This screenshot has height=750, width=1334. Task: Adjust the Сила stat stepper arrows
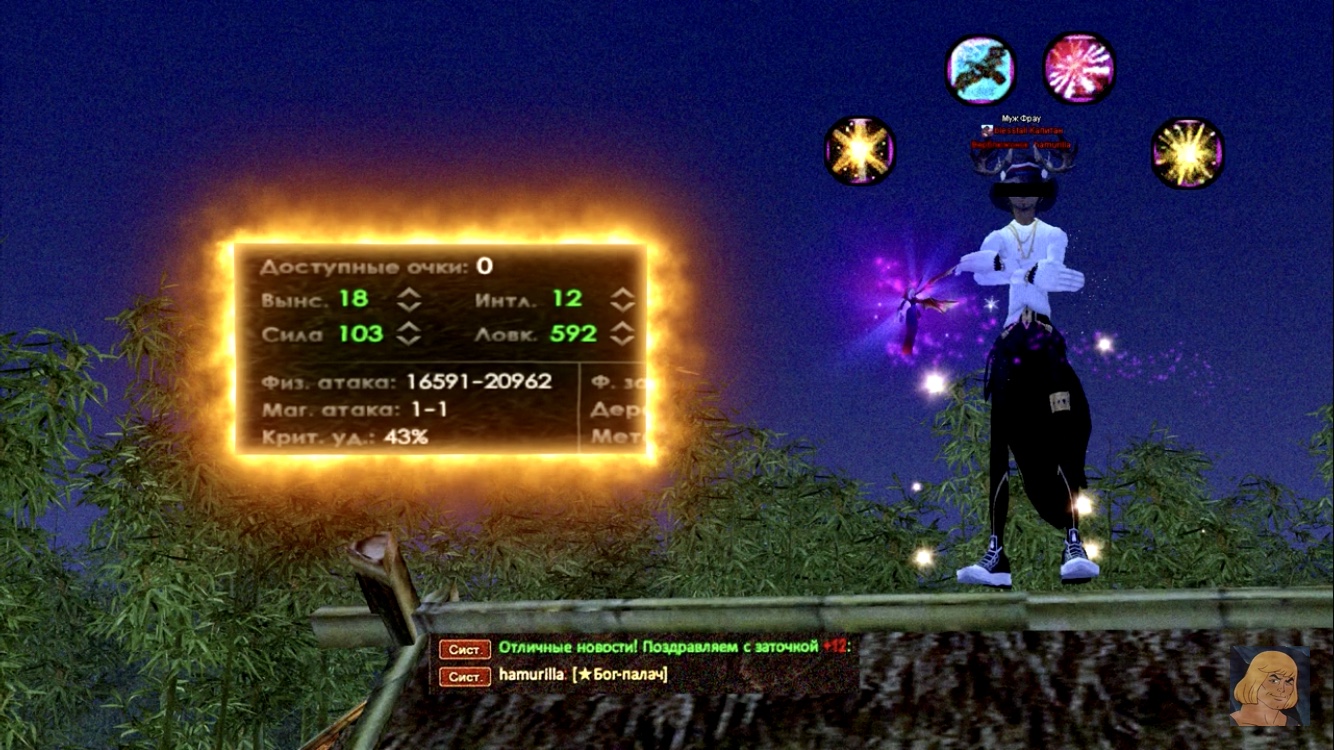(x=408, y=334)
